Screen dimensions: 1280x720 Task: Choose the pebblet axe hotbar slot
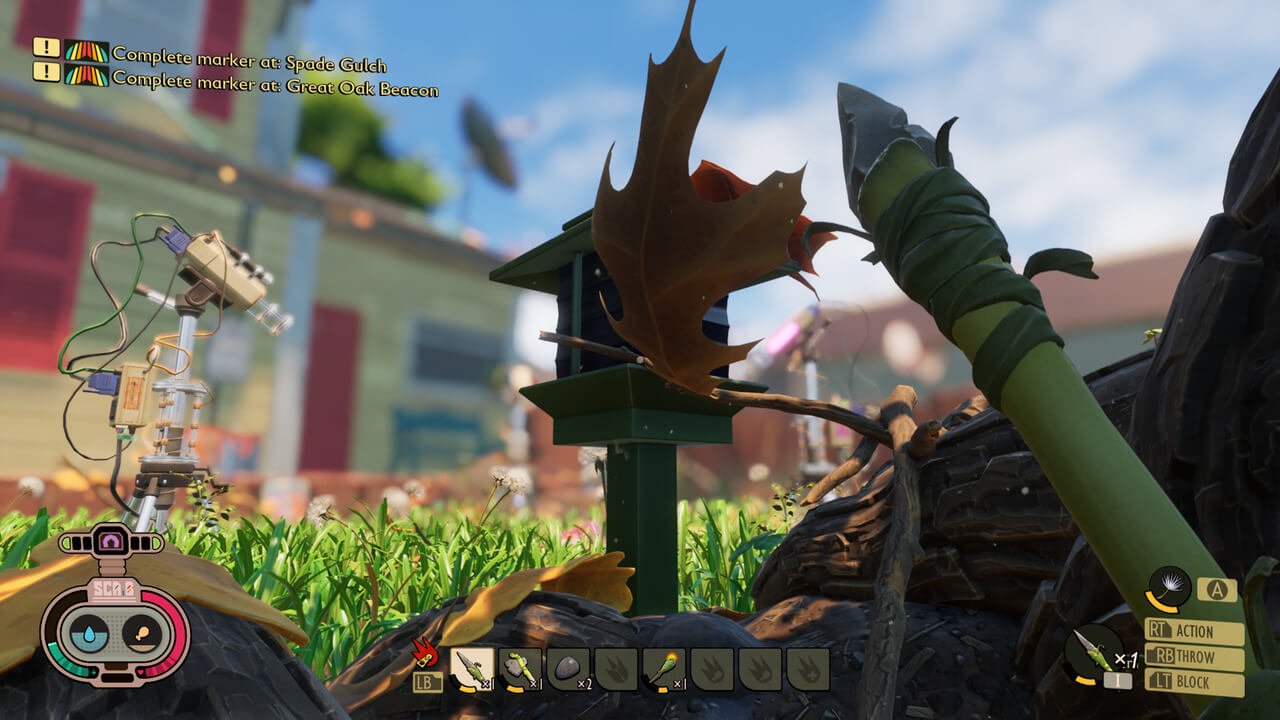point(520,668)
